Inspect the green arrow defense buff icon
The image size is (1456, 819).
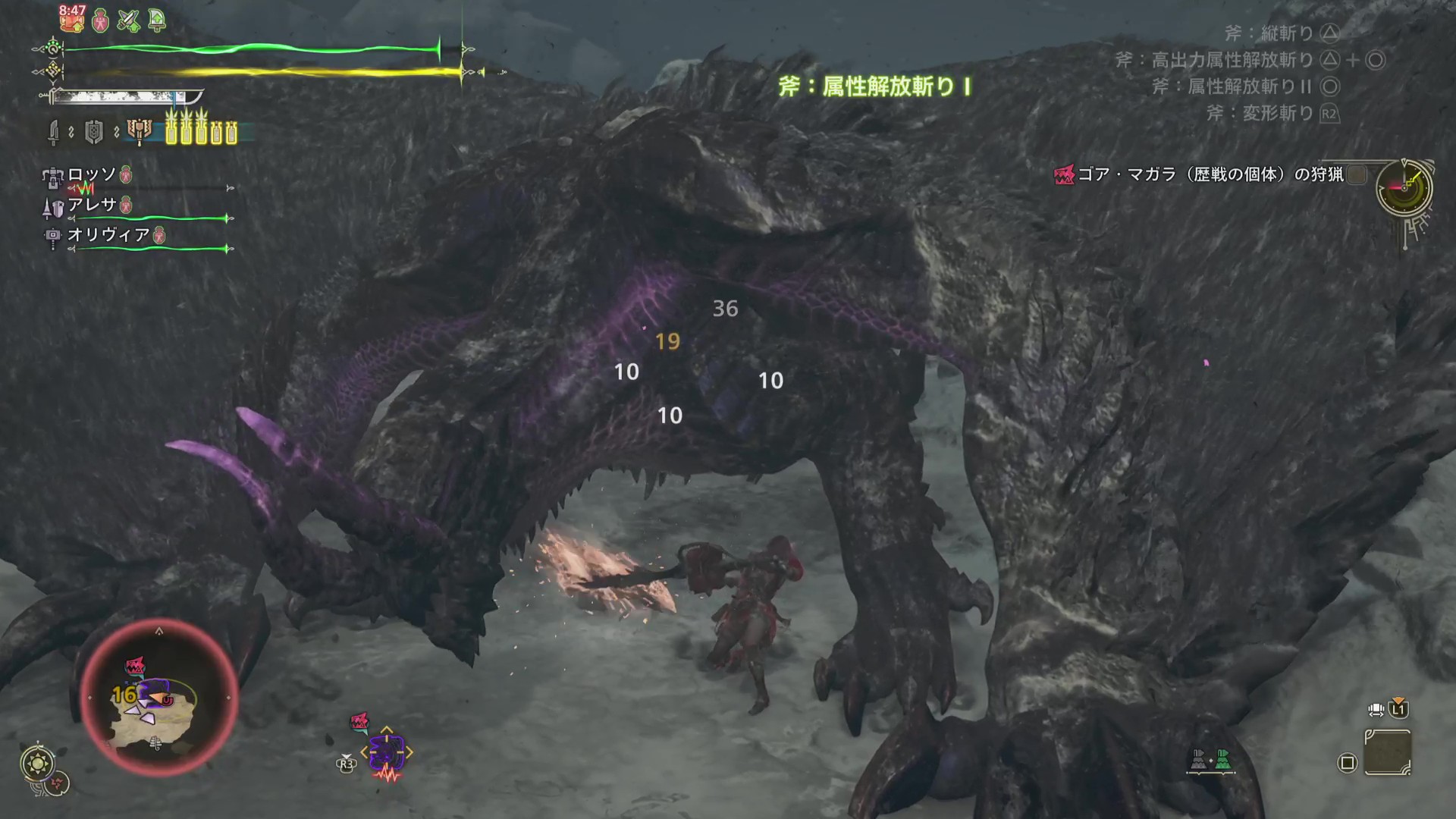157,20
